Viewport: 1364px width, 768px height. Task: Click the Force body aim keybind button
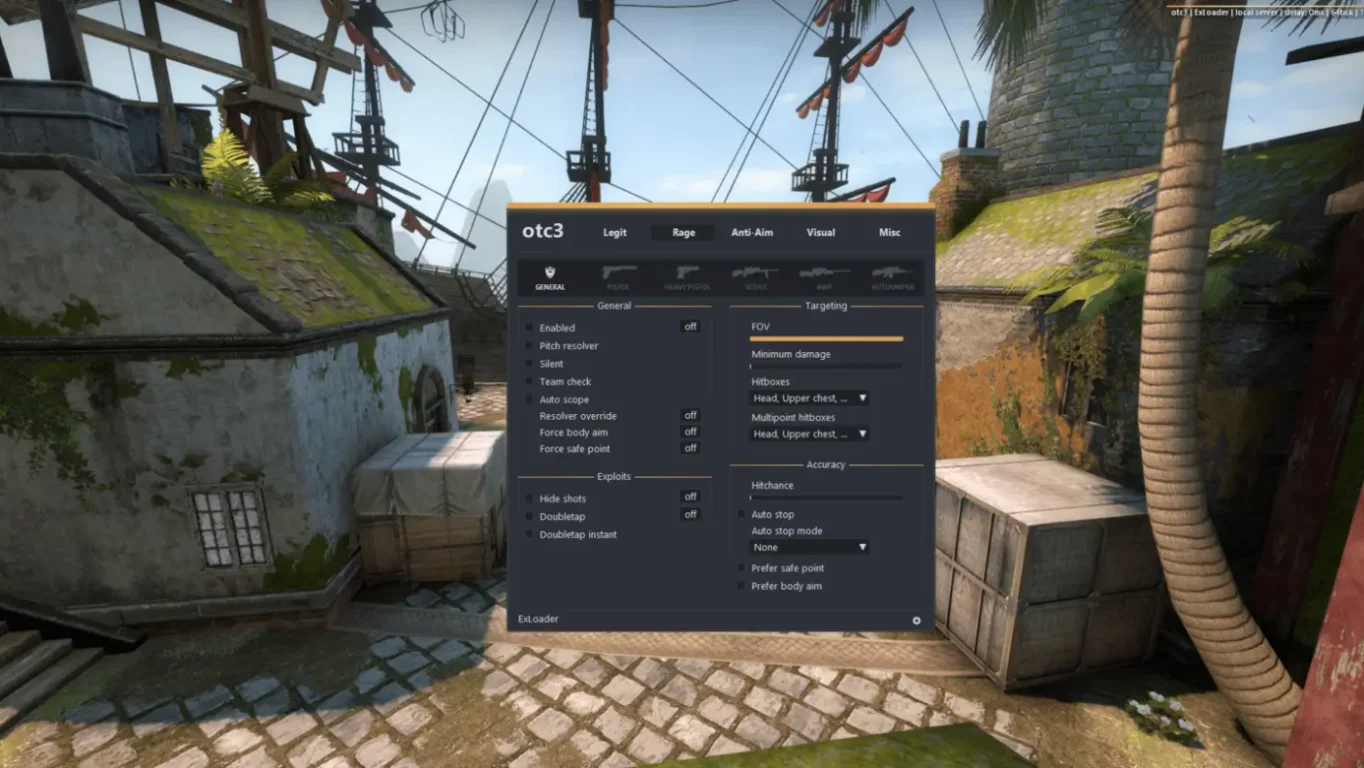click(x=690, y=432)
